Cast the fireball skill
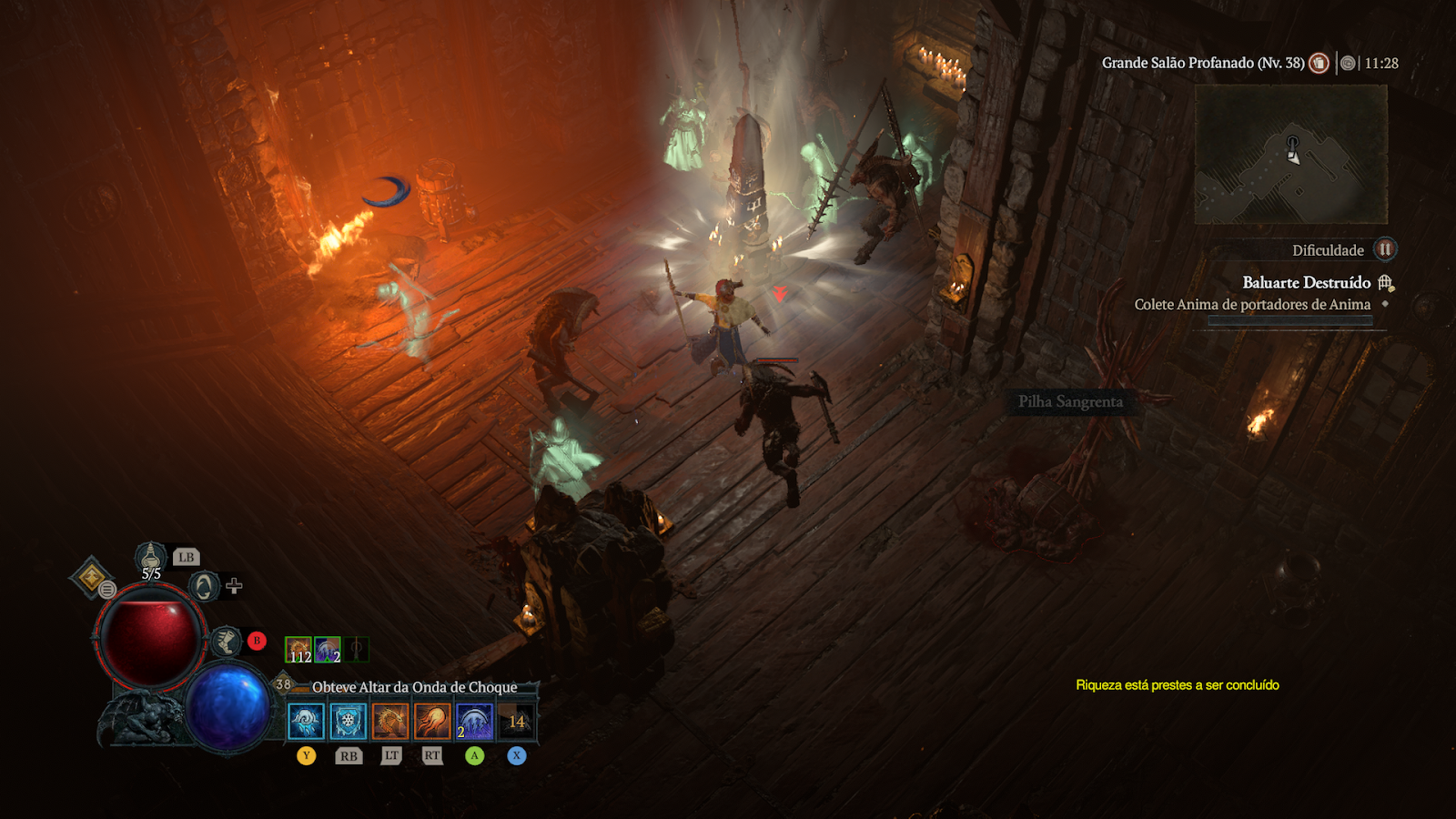1456x819 pixels. pyautogui.click(x=432, y=722)
